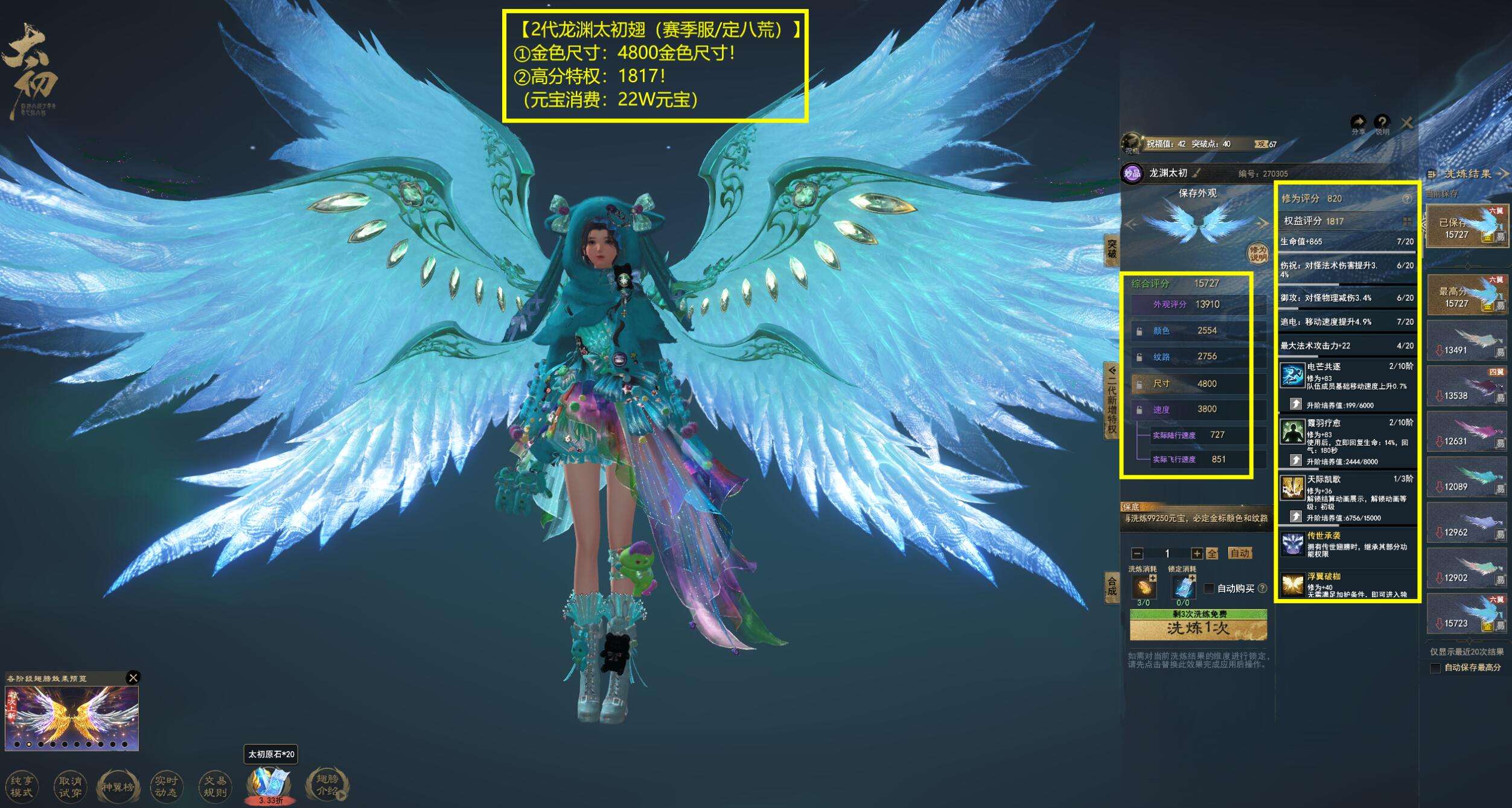1512x808 pixels.
Task: Open the 说明 help info
Action: click(1382, 124)
